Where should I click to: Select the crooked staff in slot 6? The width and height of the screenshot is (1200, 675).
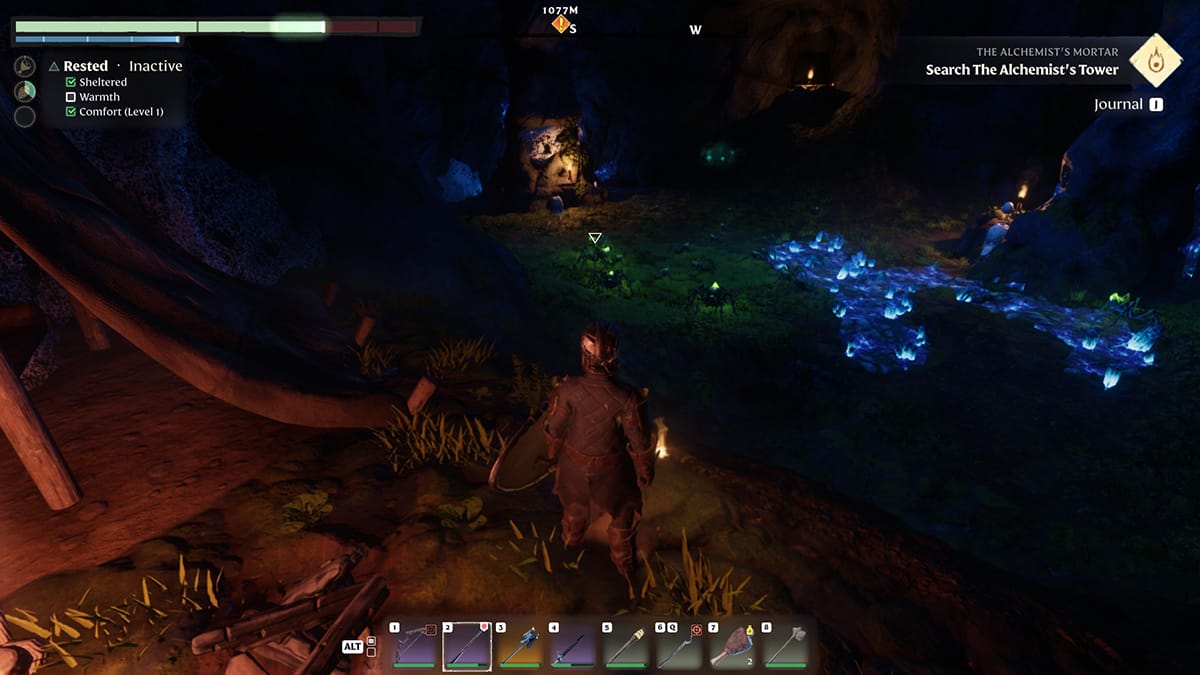coord(678,646)
